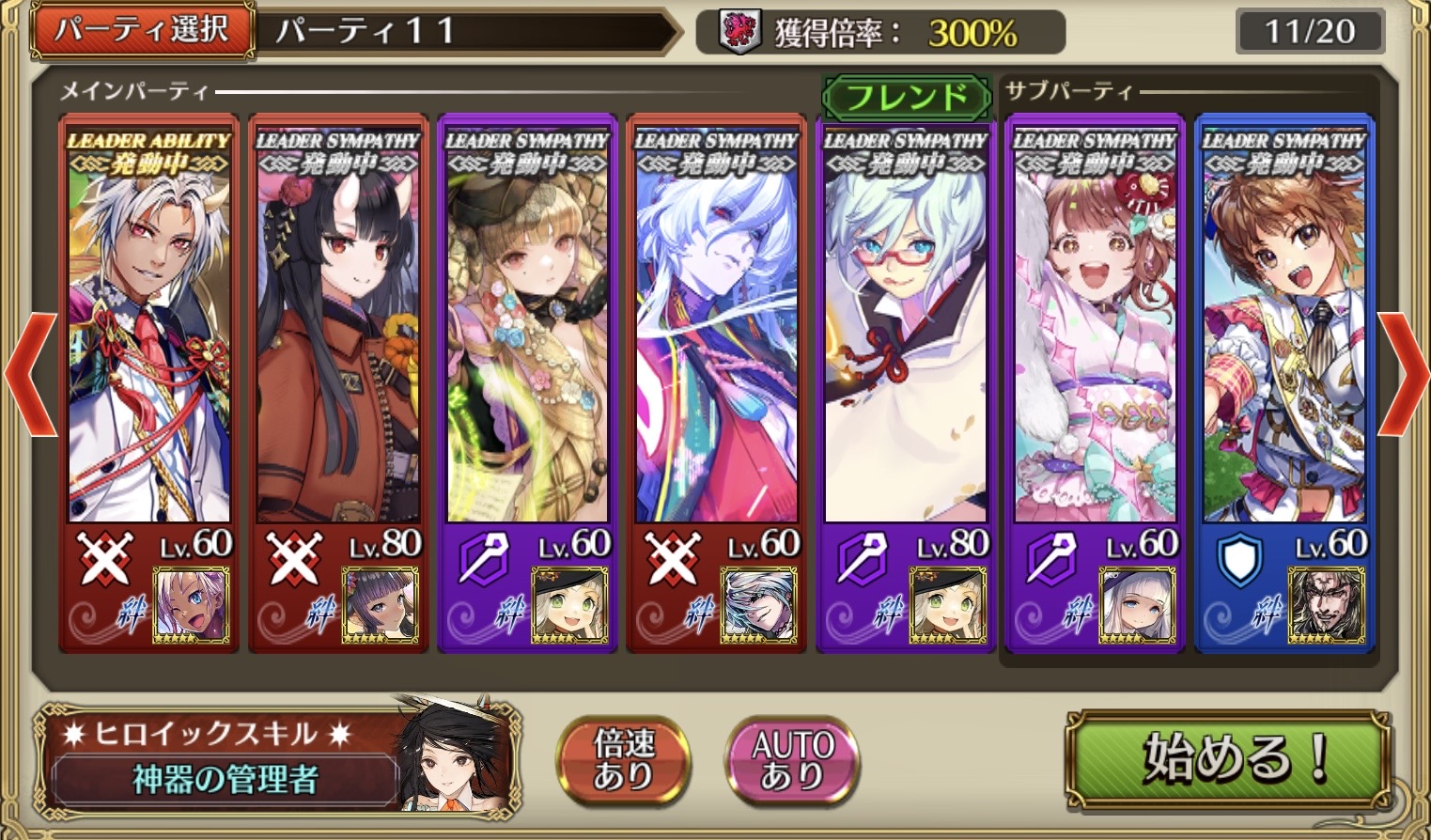
Task: Select the brown-haired girl in pink kimono card
Action: (1095, 329)
